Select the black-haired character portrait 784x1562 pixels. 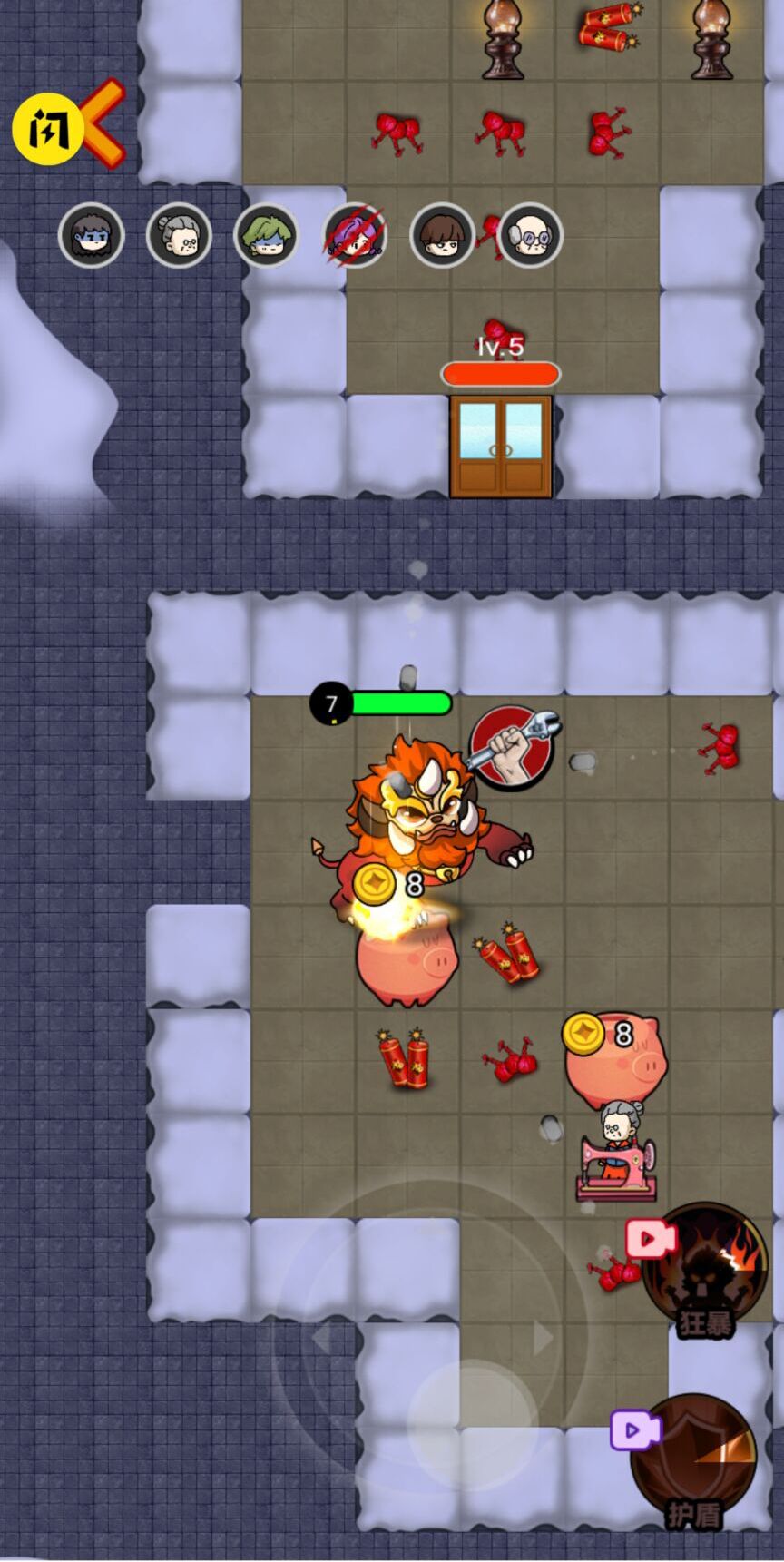click(91, 235)
